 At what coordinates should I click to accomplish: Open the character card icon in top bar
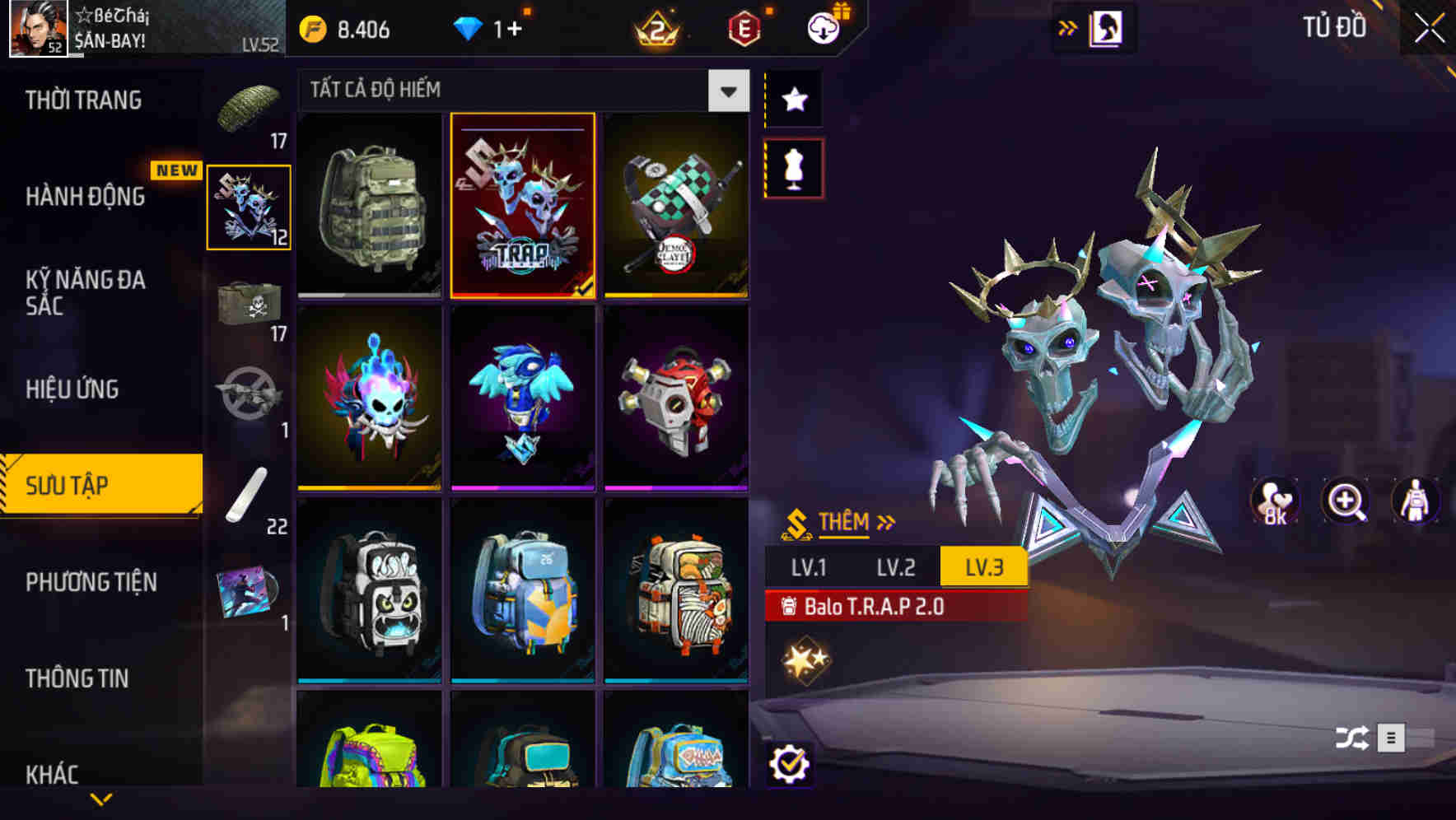pos(1107,27)
